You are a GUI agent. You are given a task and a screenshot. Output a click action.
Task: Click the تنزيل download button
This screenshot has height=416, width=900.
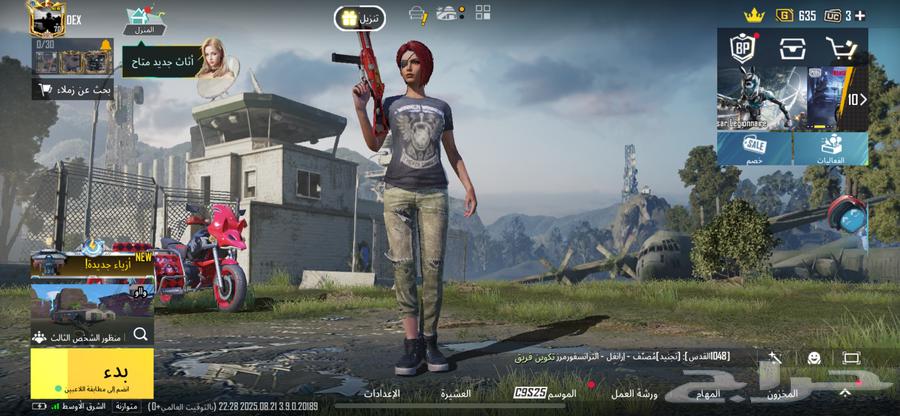click(x=359, y=18)
